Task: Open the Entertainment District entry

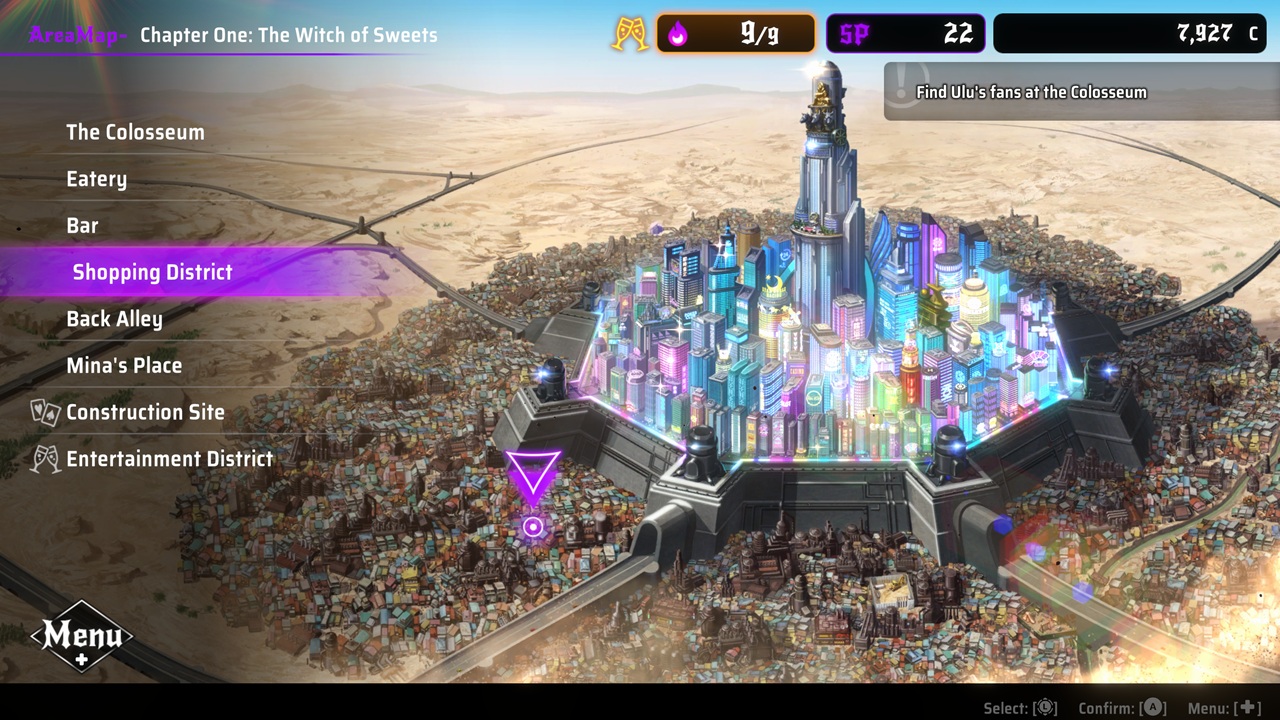Action: (170, 458)
